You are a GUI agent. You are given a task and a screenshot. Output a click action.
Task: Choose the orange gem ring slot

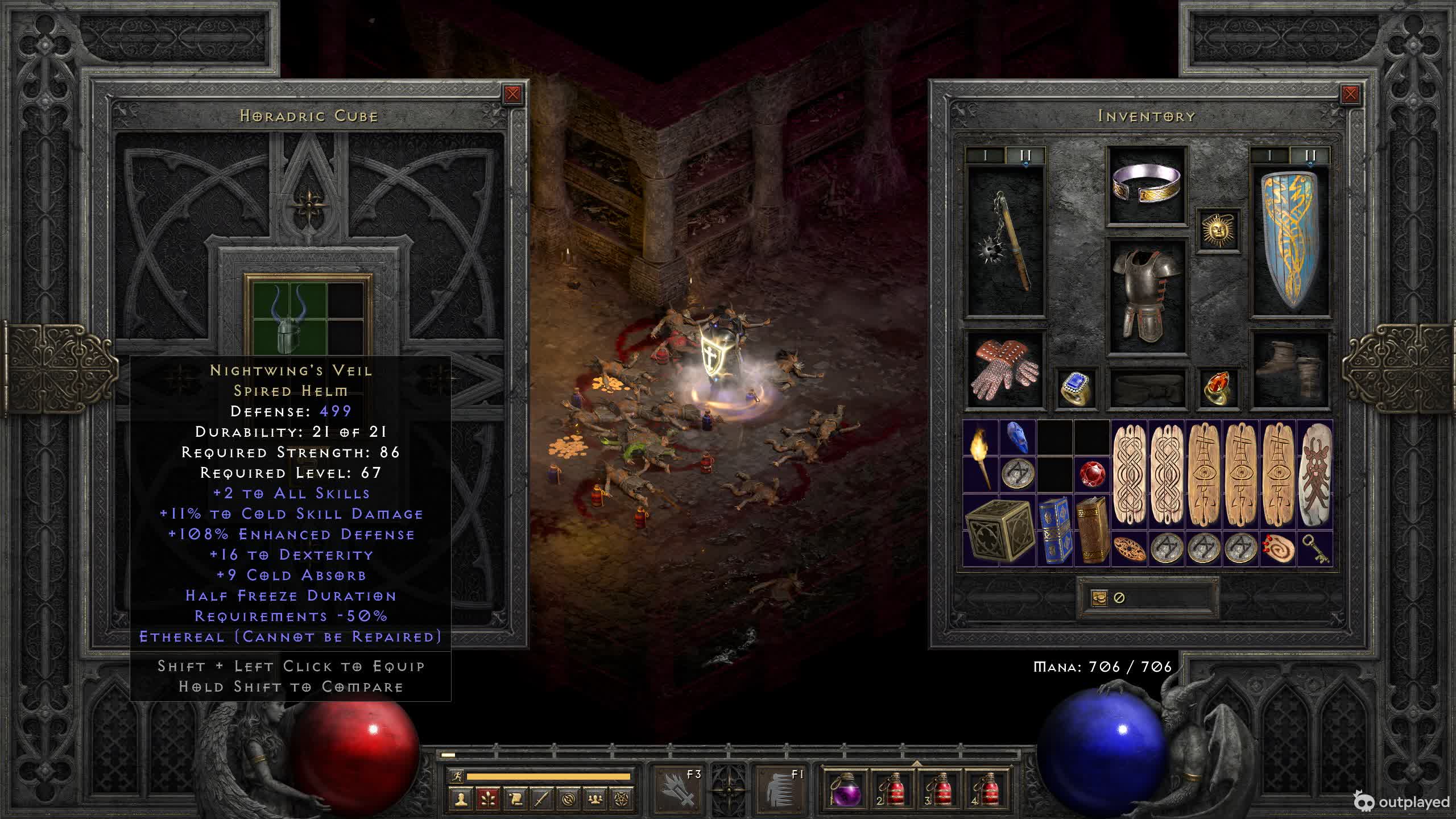[x=1218, y=388]
